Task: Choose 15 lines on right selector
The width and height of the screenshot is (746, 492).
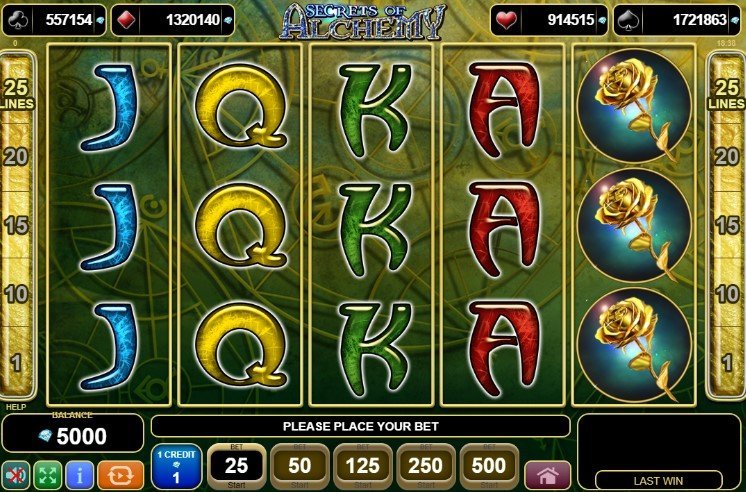Action: click(728, 226)
